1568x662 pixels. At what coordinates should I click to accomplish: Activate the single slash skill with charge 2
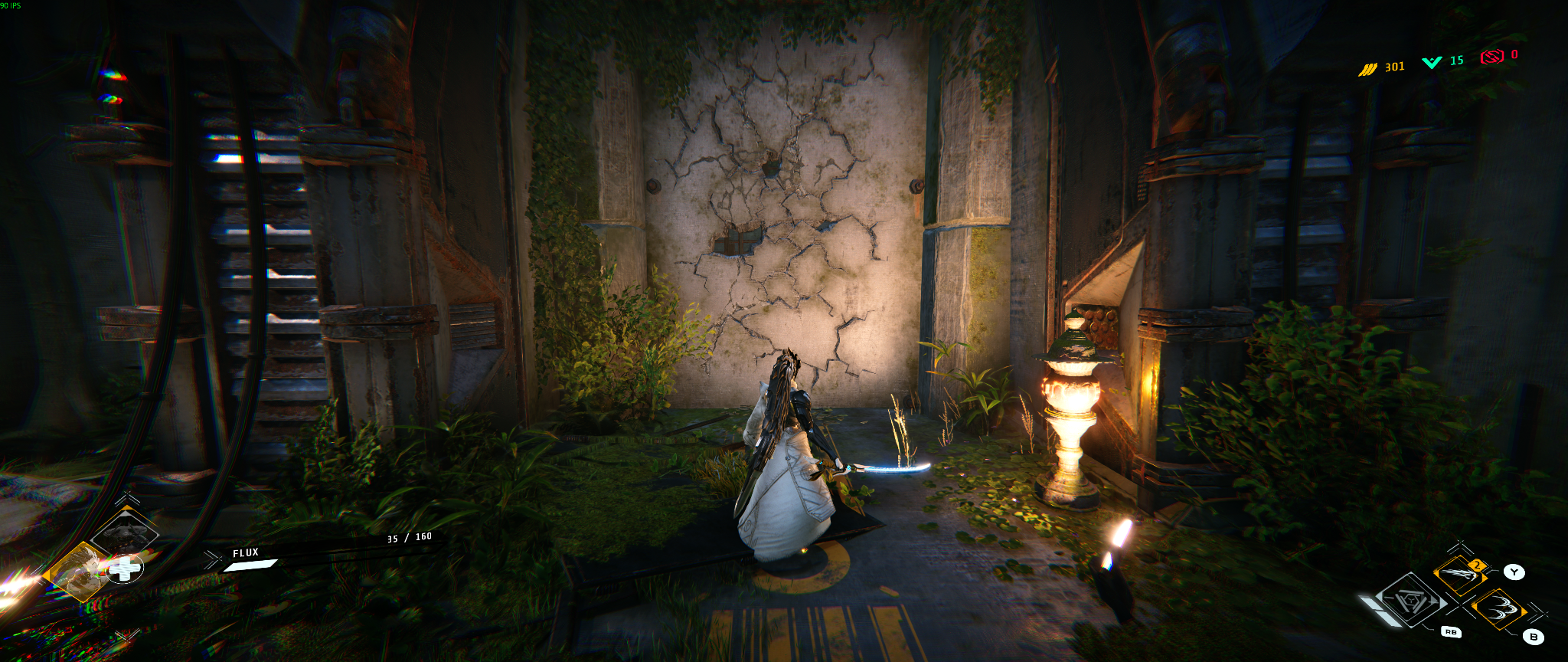(1460, 575)
